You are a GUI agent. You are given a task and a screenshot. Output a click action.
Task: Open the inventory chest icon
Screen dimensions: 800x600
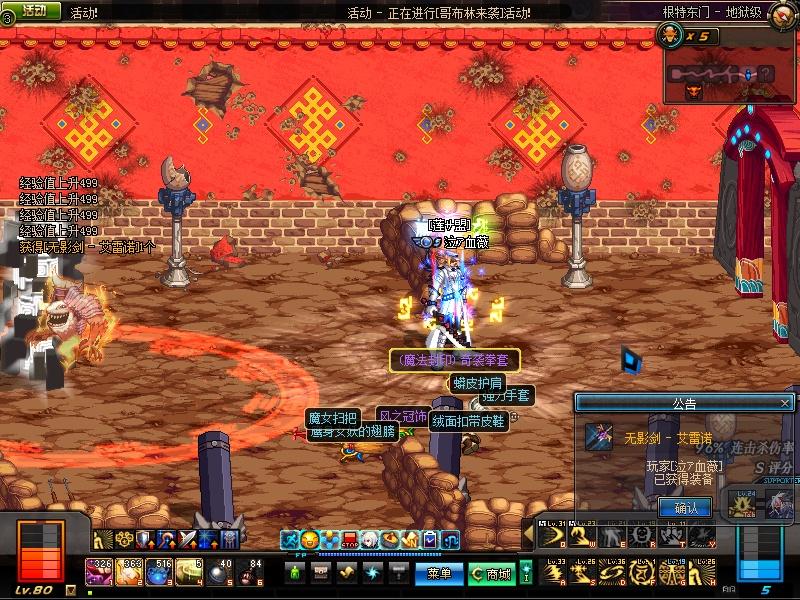(321, 573)
